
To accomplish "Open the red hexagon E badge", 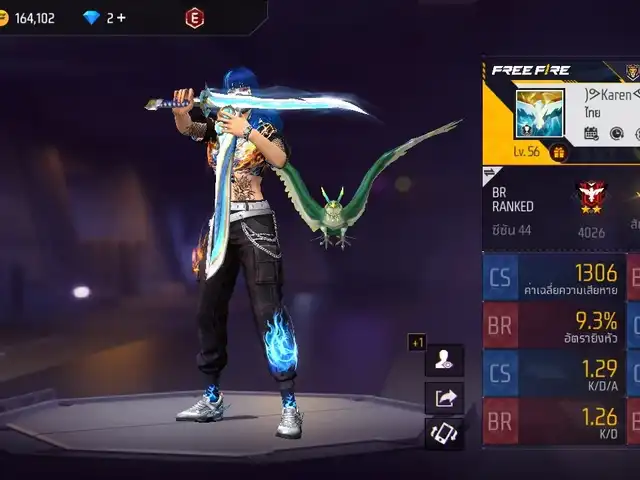I will (x=194, y=18).
